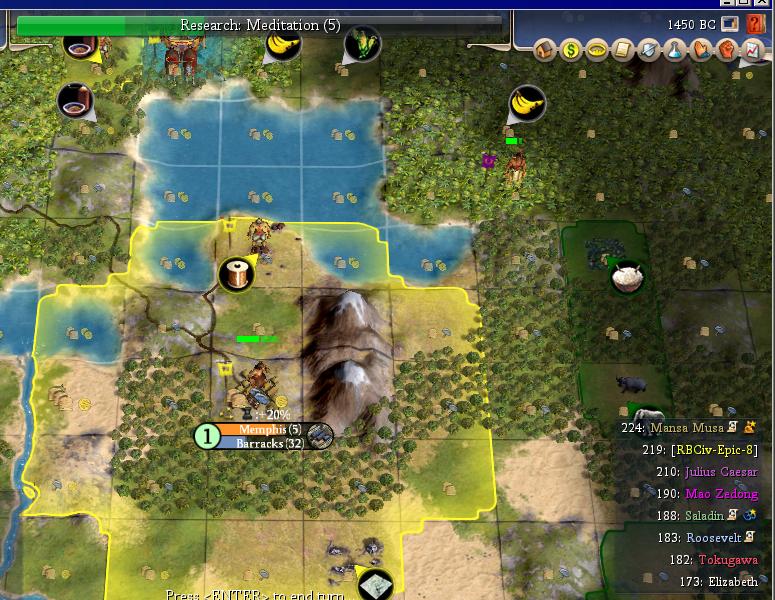The image size is (775, 600).
Task: Open the info screen graph icon
Action: pyautogui.click(x=751, y=49)
